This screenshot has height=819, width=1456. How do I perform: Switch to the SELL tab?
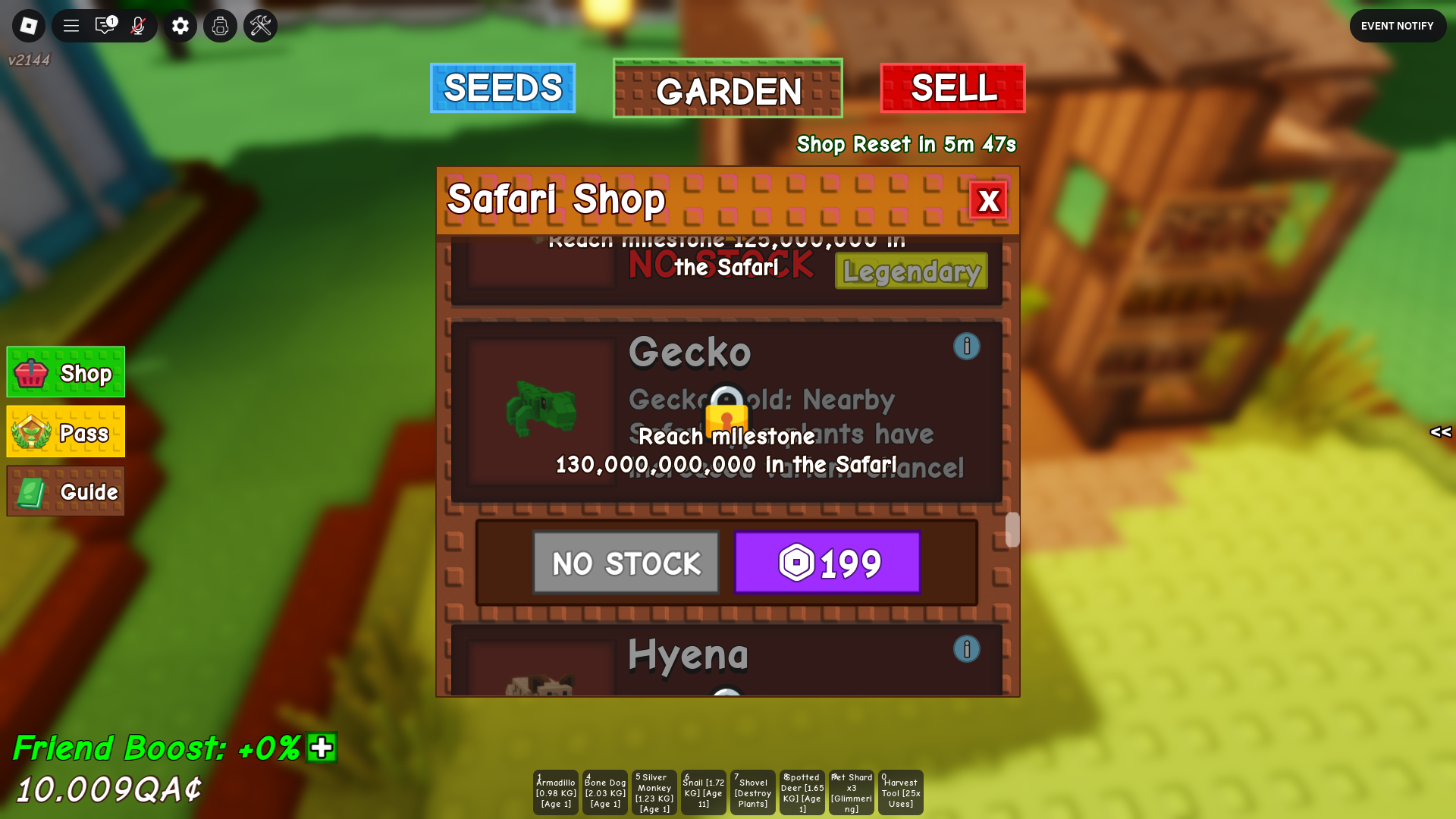click(x=952, y=88)
